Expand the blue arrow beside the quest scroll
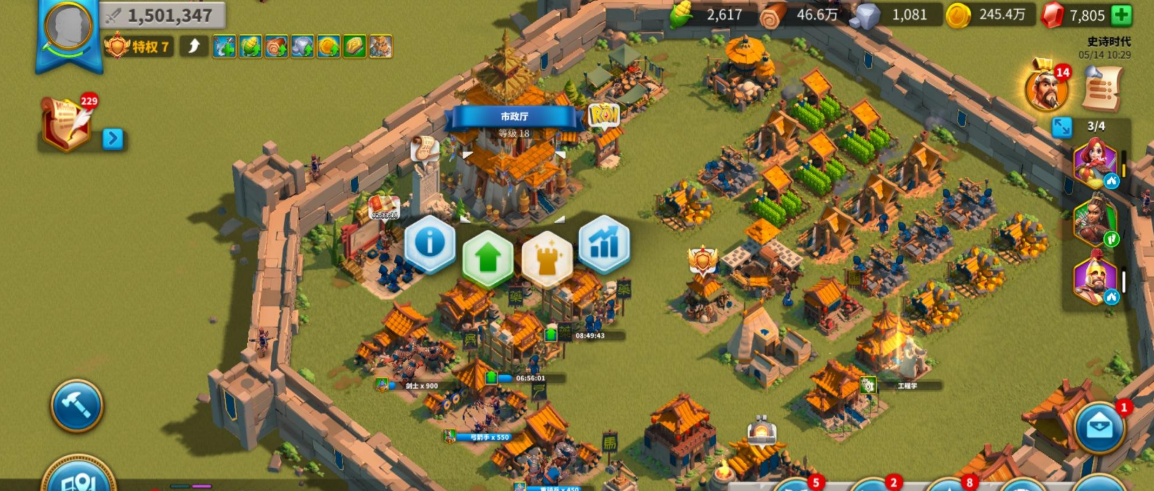This screenshot has height=491, width=1154. pos(113,139)
